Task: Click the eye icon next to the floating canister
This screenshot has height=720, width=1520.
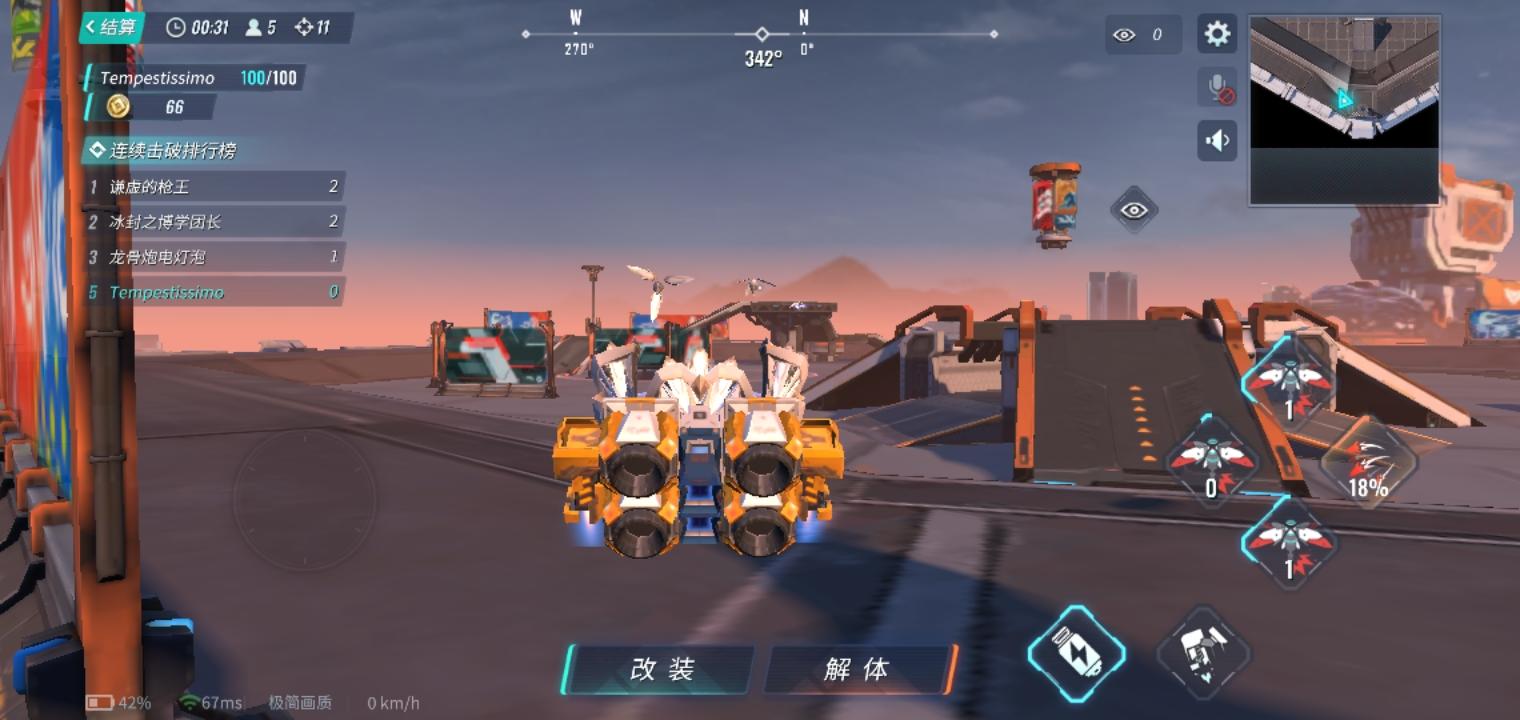Action: tap(1135, 210)
